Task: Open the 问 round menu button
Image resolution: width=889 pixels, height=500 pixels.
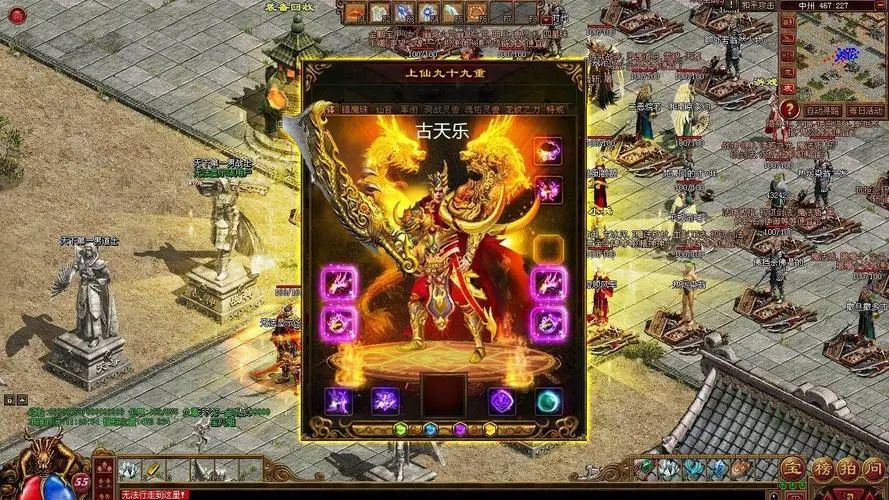Action: click(x=874, y=468)
